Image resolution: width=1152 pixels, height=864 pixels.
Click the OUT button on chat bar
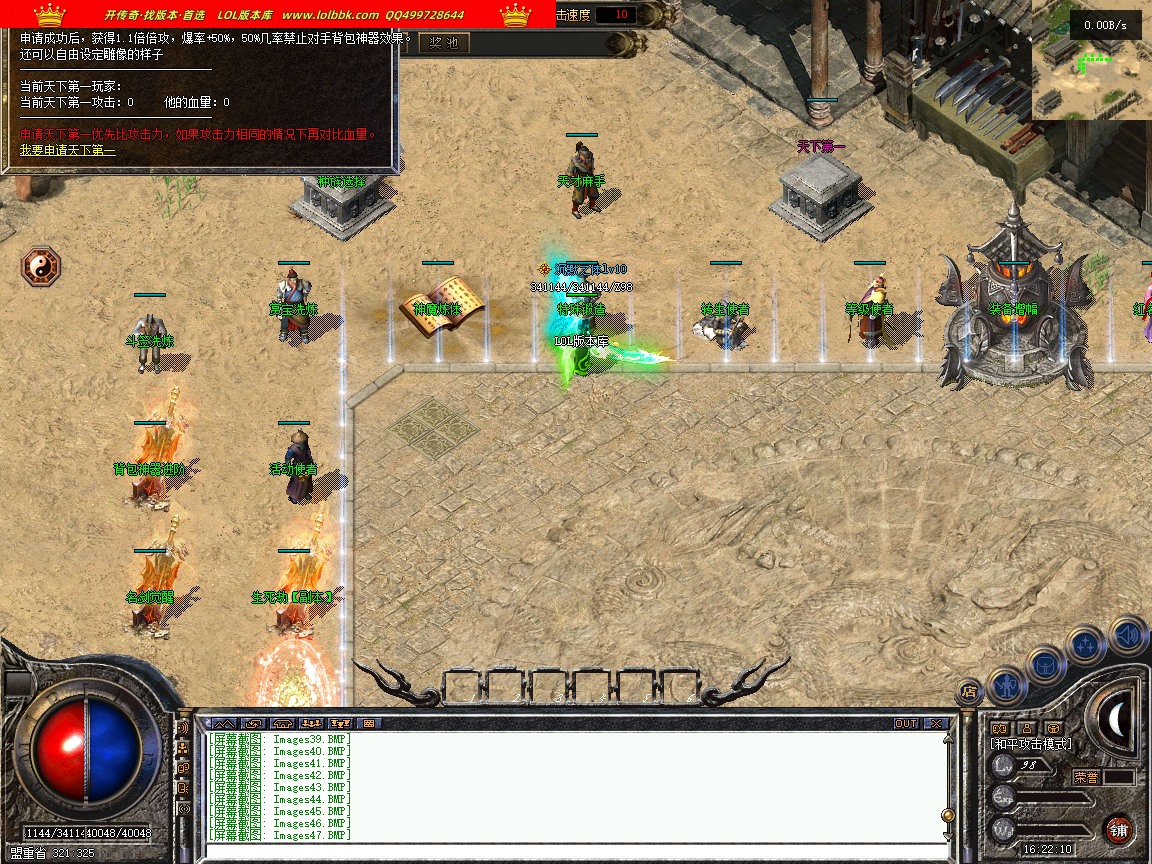[x=906, y=723]
